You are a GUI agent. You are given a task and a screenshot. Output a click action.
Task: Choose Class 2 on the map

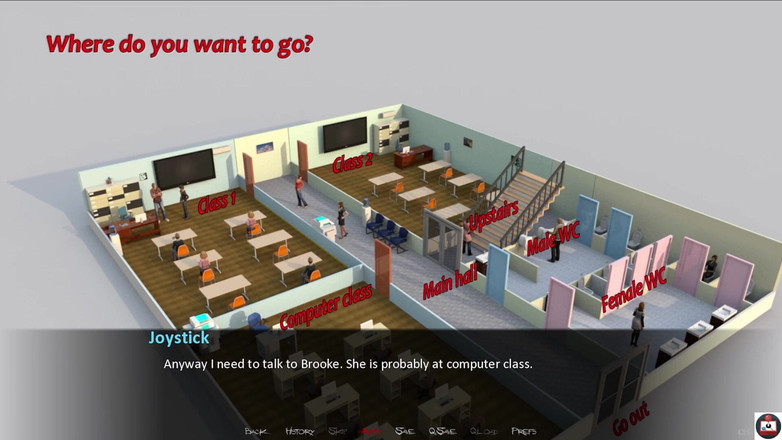[x=352, y=159]
